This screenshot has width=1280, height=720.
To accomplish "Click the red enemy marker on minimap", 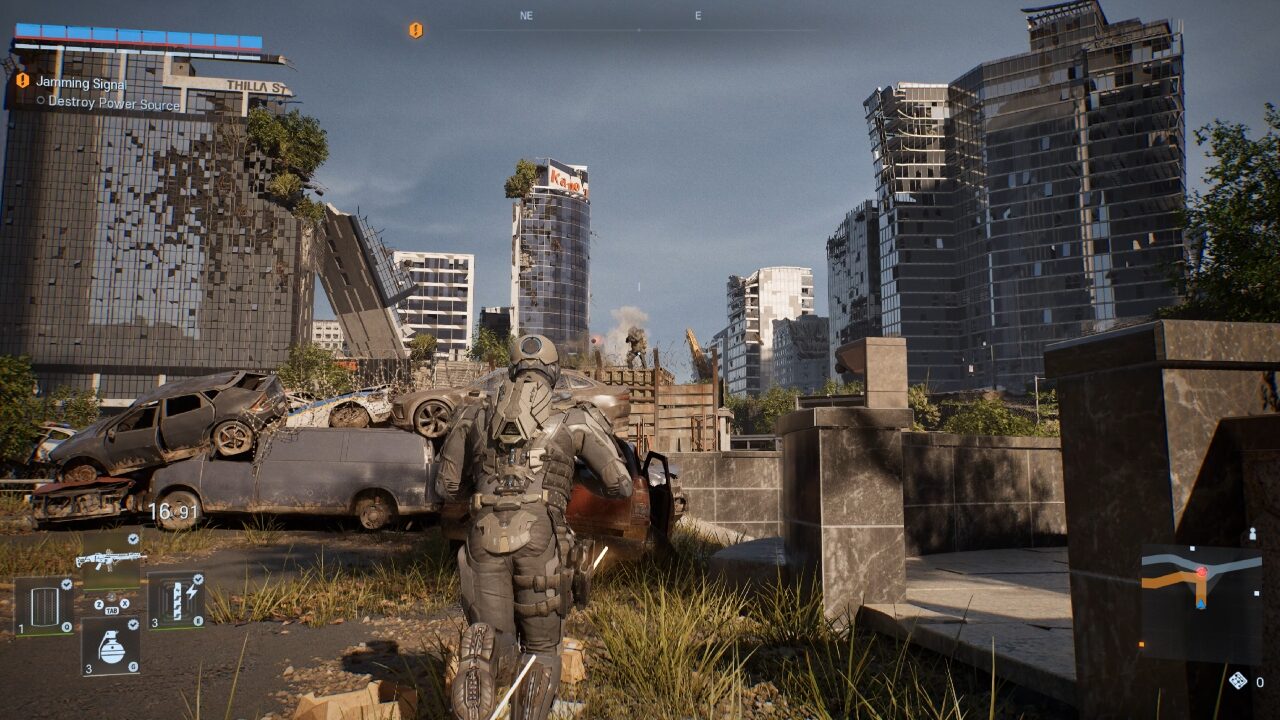I will coord(1201,573).
